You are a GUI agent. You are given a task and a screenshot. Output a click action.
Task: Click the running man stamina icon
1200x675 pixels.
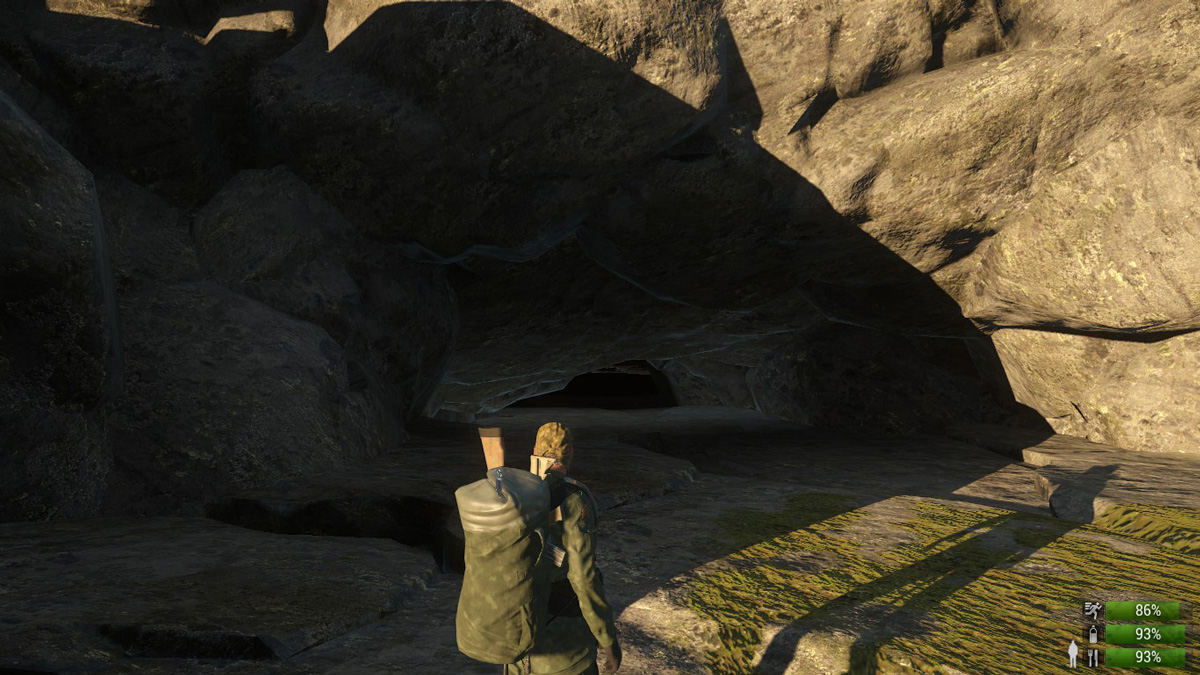click(x=1093, y=610)
